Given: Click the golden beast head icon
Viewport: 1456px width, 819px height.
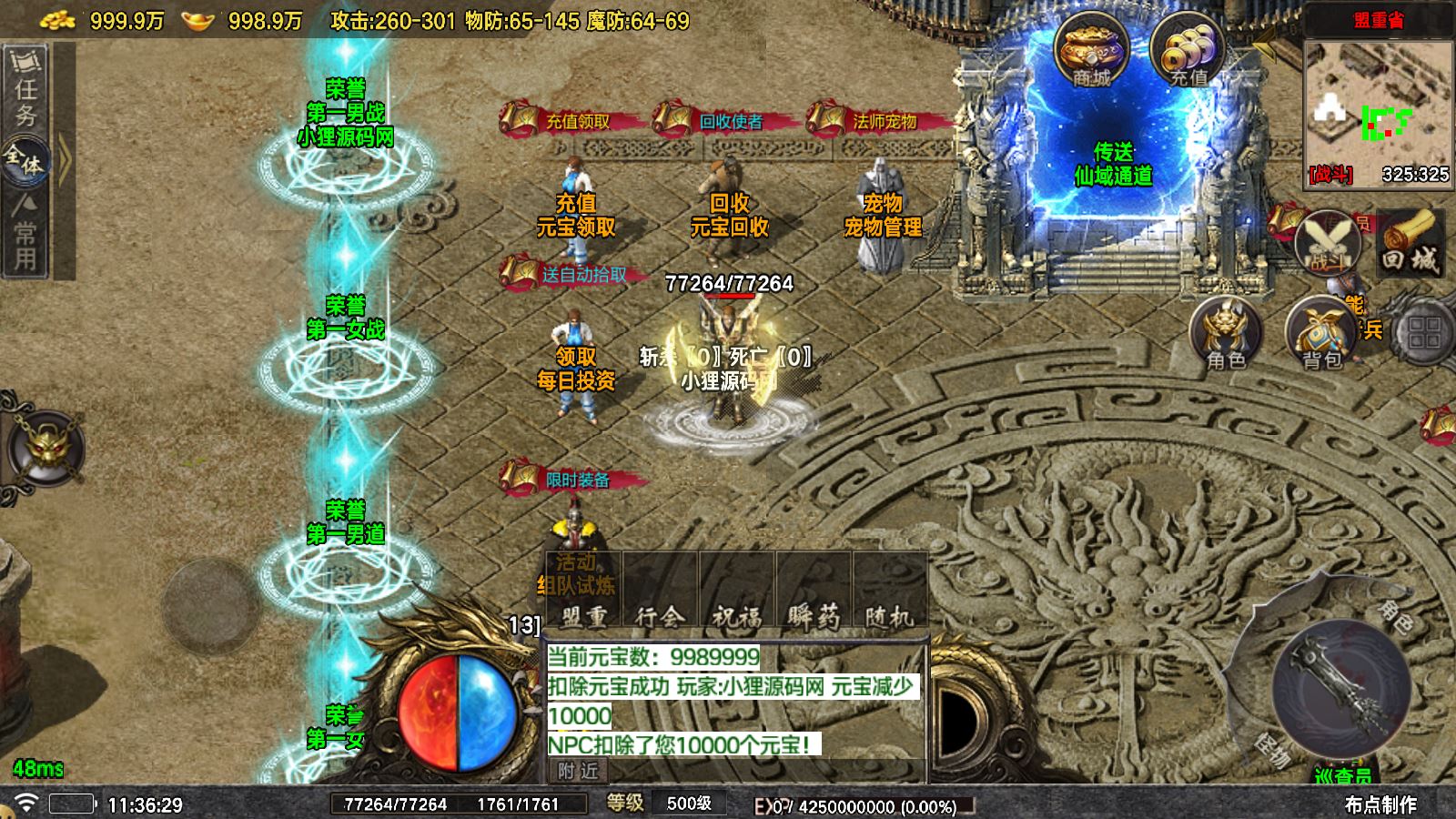Looking at the screenshot, I should [x=45, y=448].
